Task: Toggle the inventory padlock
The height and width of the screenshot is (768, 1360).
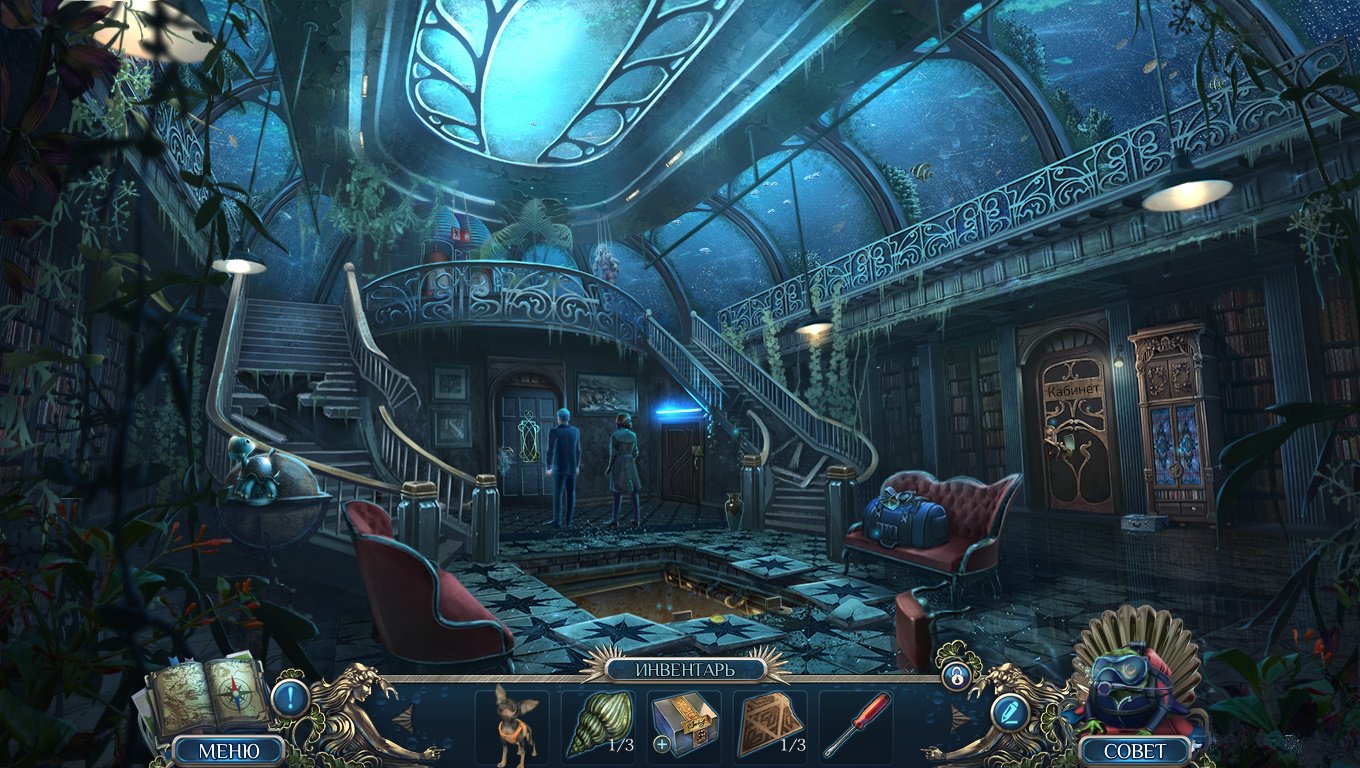Action: (x=957, y=675)
